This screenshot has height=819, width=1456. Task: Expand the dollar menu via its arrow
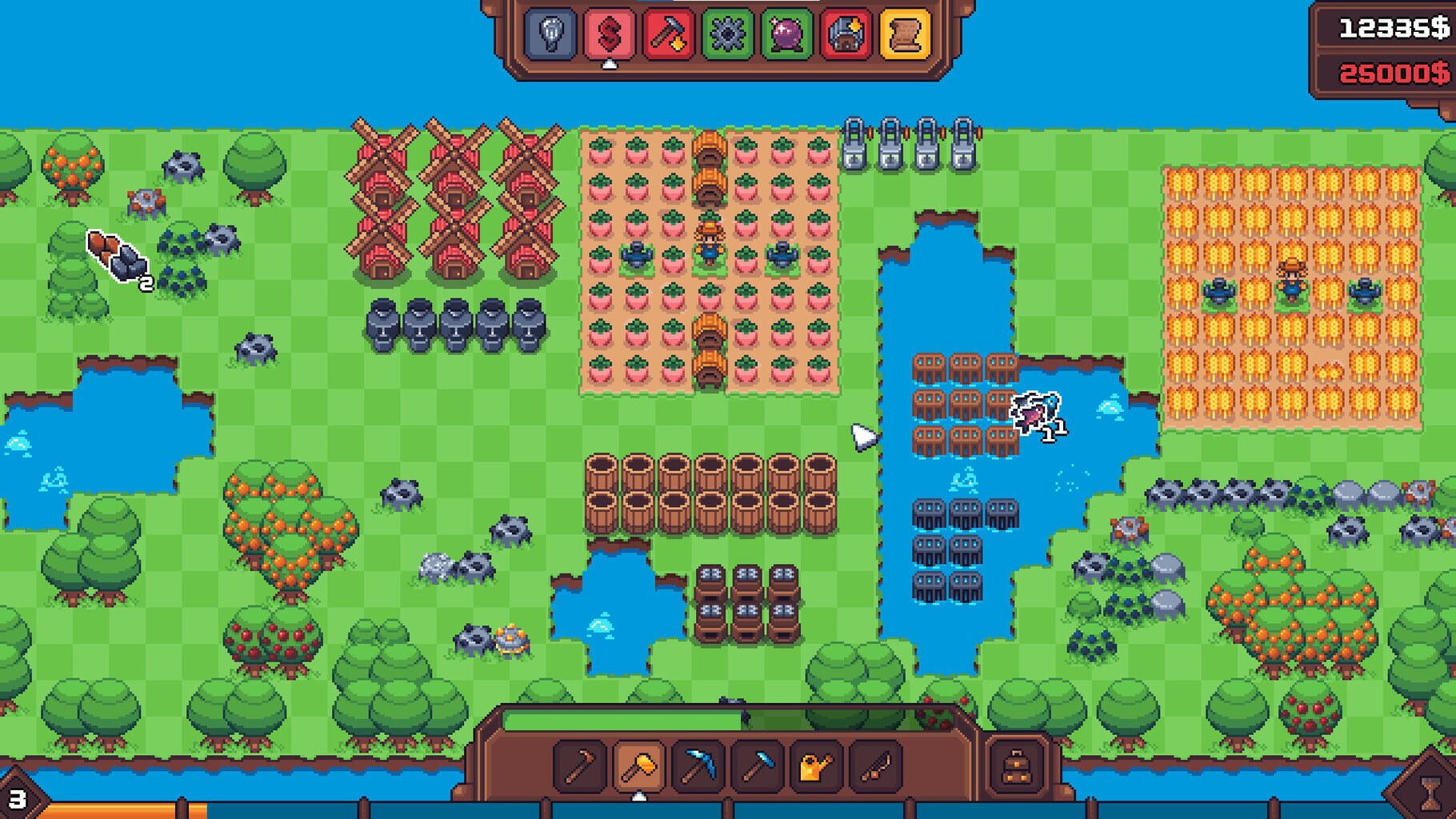pyautogui.click(x=610, y=66)
